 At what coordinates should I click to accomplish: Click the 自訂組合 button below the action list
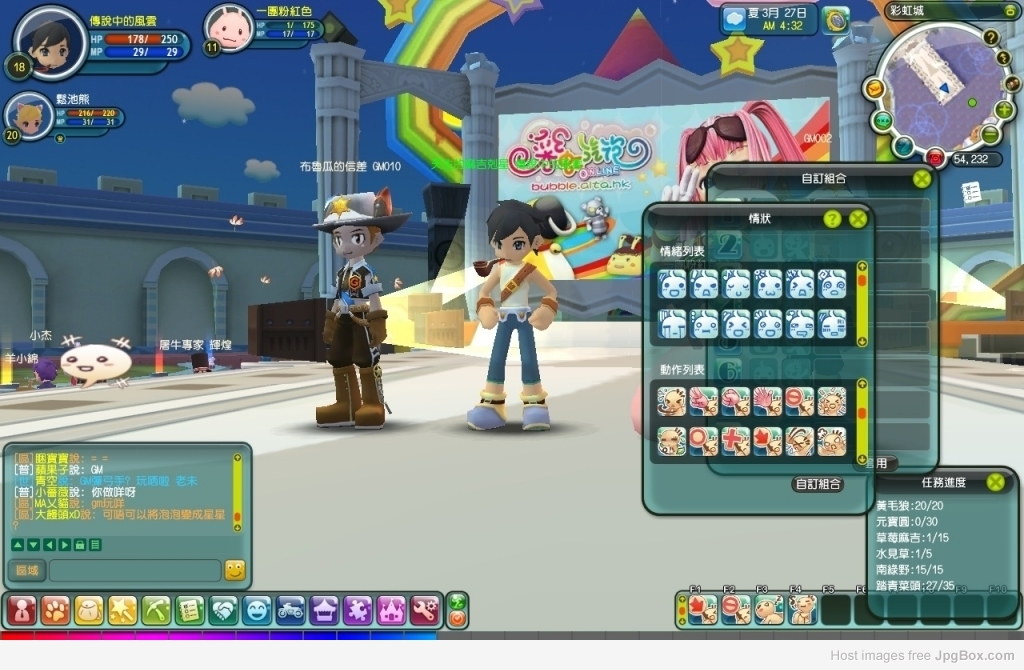click(818, 484)
